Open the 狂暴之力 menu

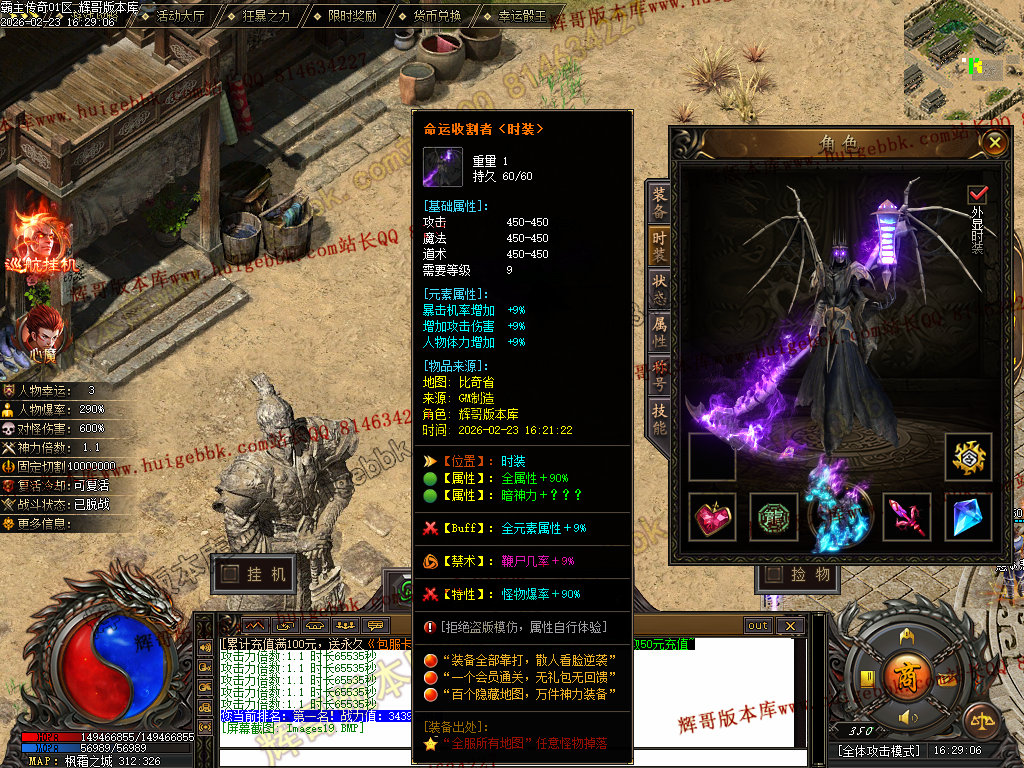(x=266, y=17)
